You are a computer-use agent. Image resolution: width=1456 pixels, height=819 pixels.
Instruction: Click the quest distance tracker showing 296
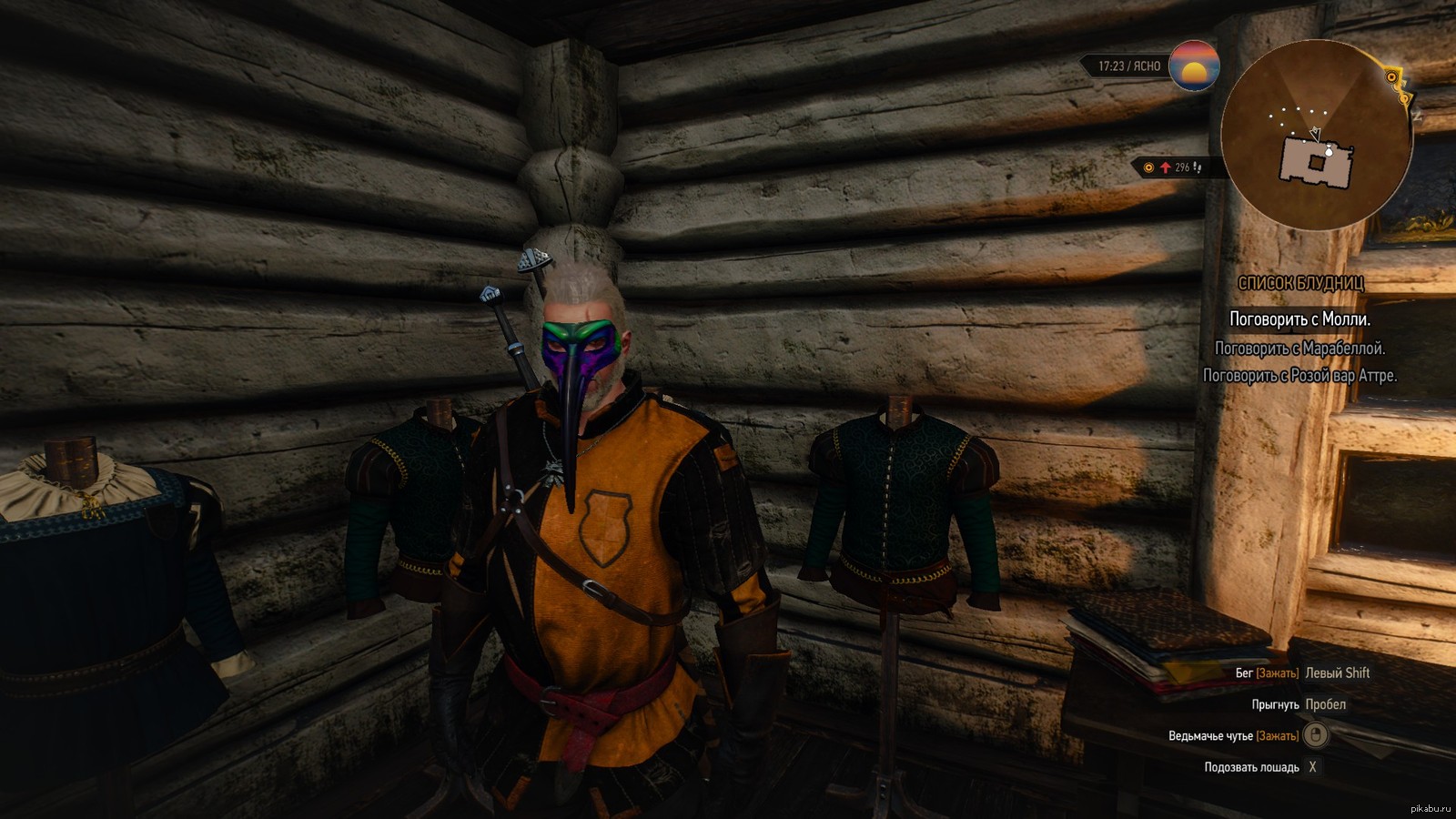coord(1176,167)
